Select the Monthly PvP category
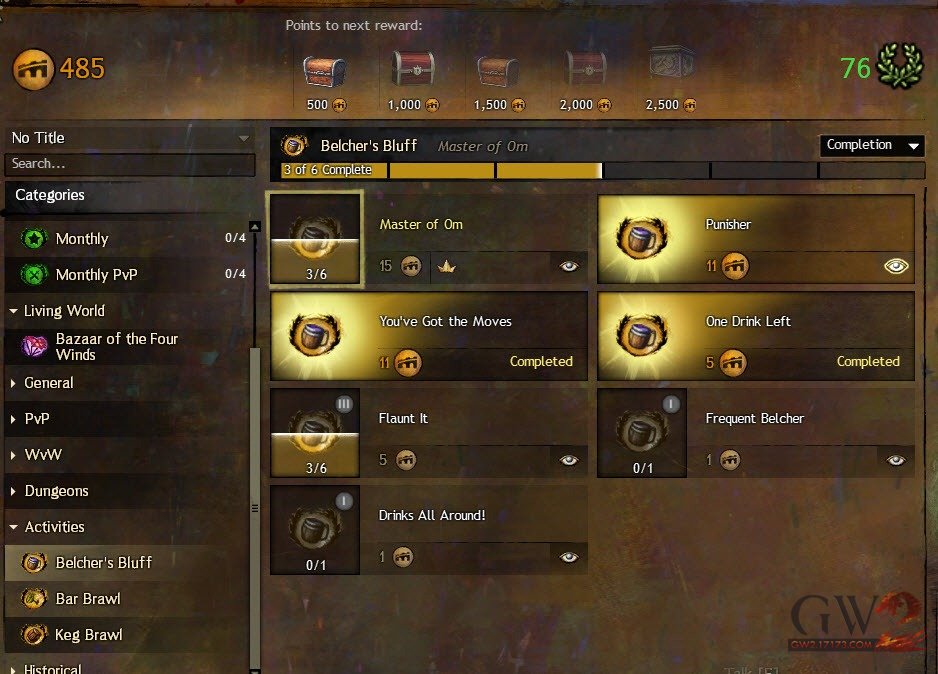Viewport: 938px width, 674px height. tap(96, 275)
